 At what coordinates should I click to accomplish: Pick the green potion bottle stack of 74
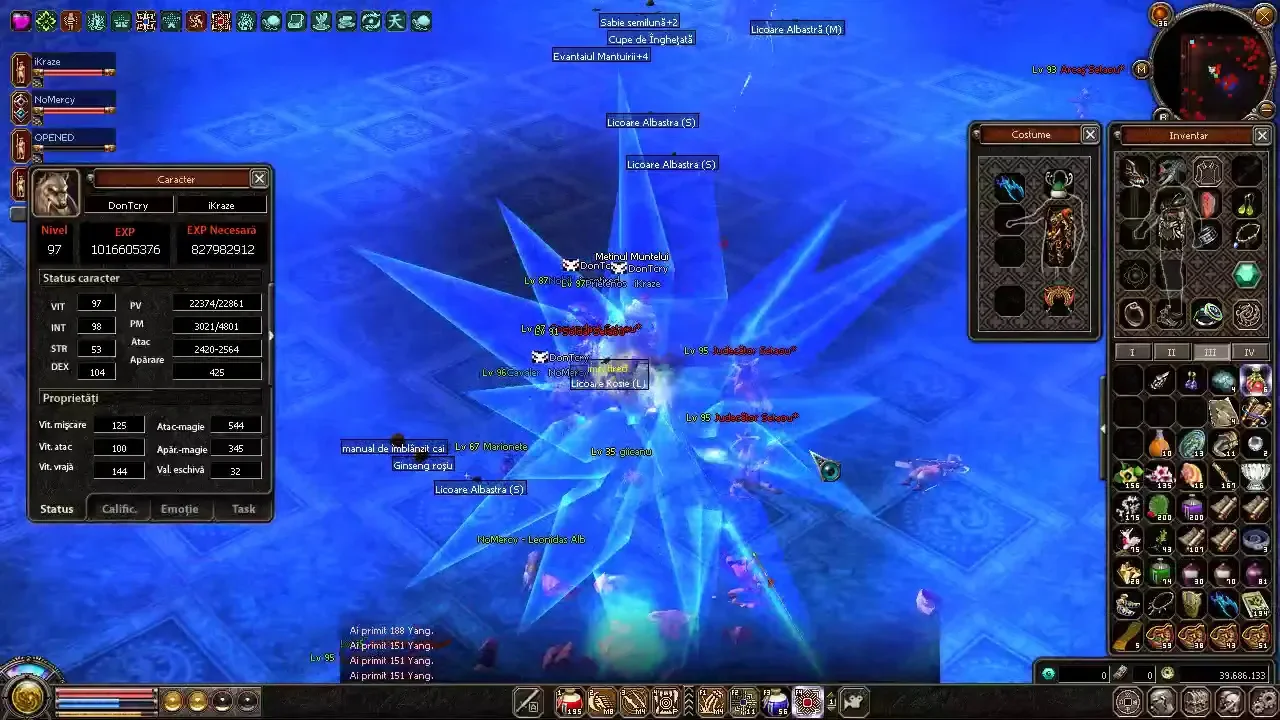click(x=1159, y=572)
